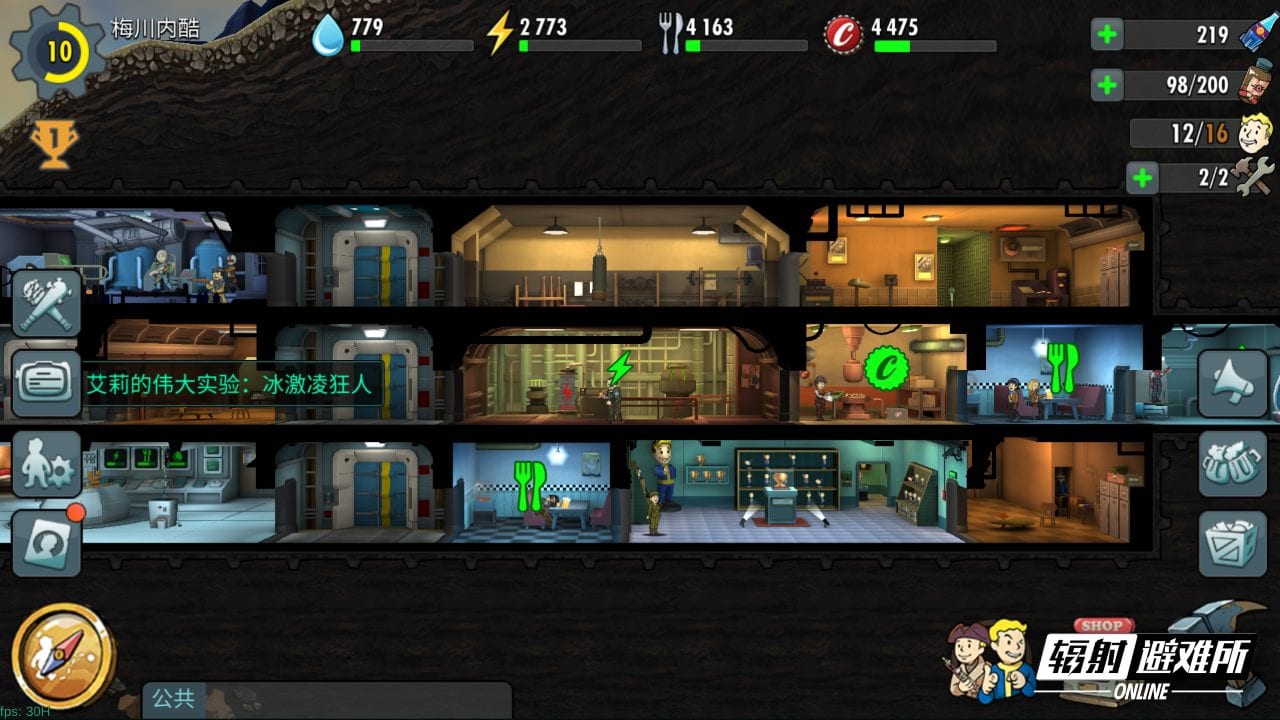Open the level 10 player profile gear

point(58,51)
